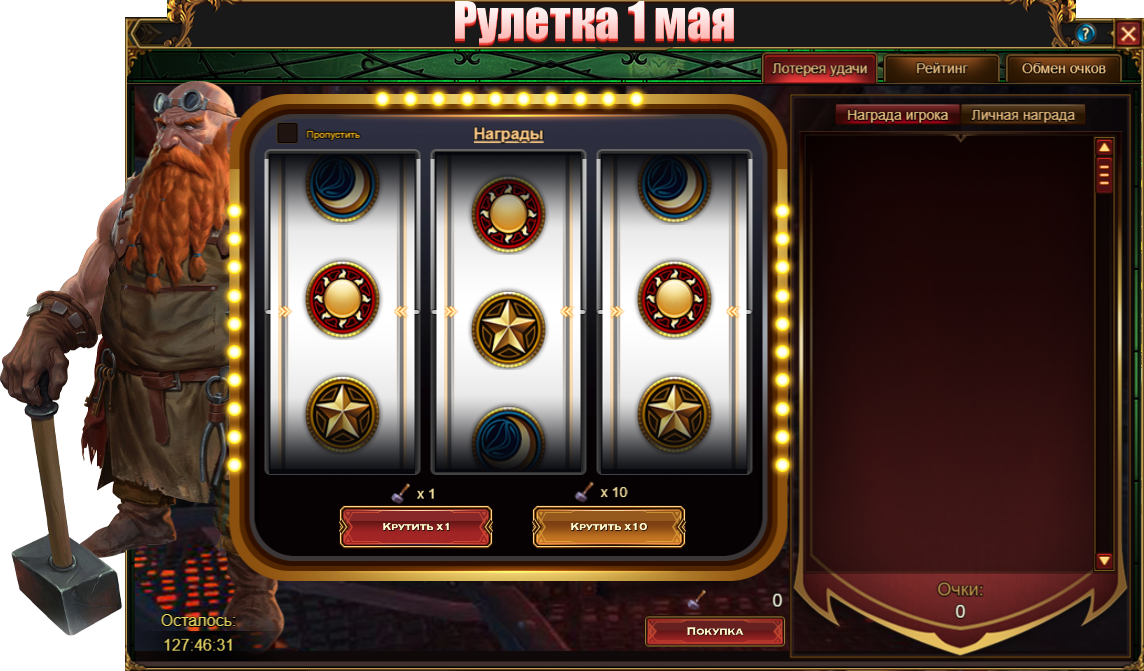Viewport: 1144px width, 671px height.
Task: Switch to the Лотерея удачи tab
Action: [820, 69]
